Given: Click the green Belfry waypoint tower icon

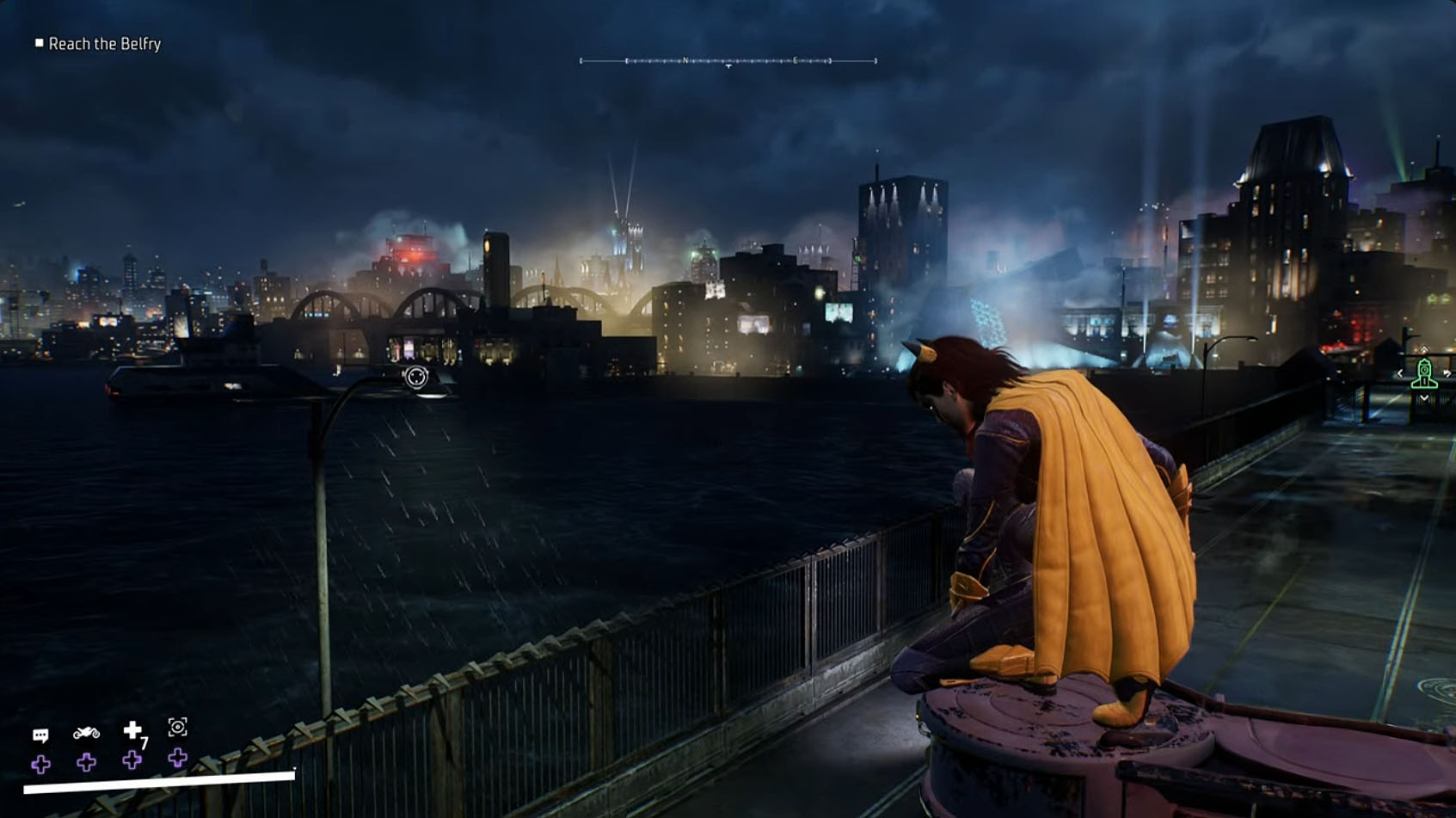Looking at the screenshot, I should coord(1424,372).
